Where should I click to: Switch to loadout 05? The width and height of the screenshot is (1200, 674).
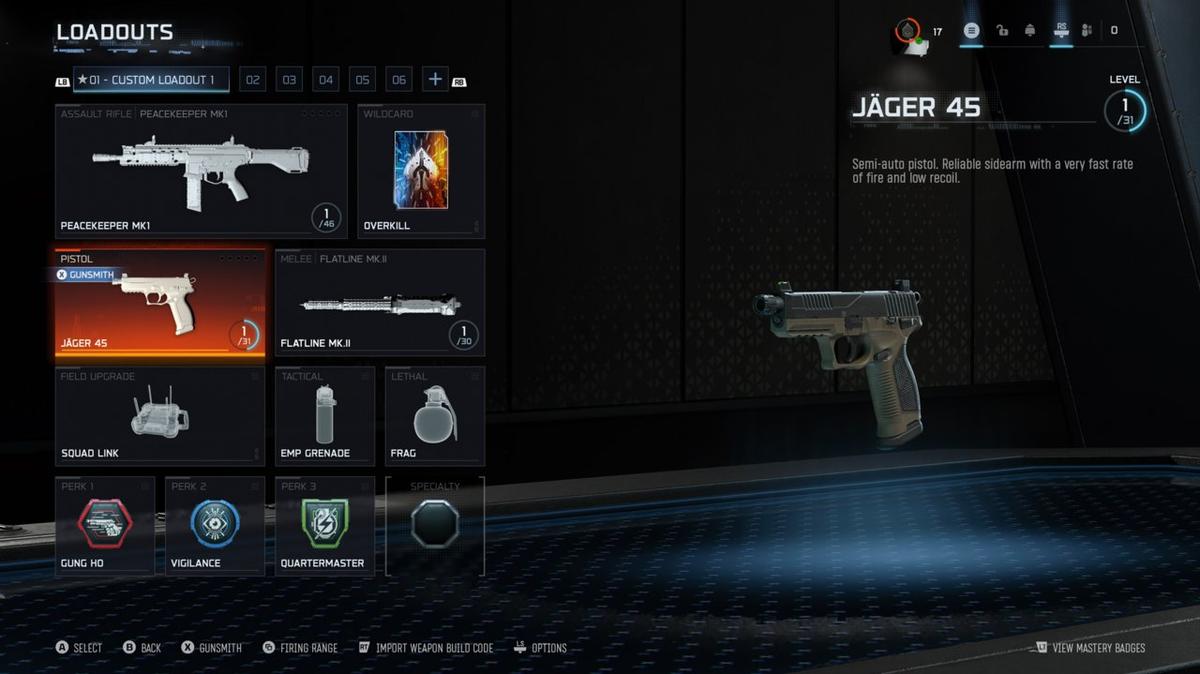tap(363, 80)
